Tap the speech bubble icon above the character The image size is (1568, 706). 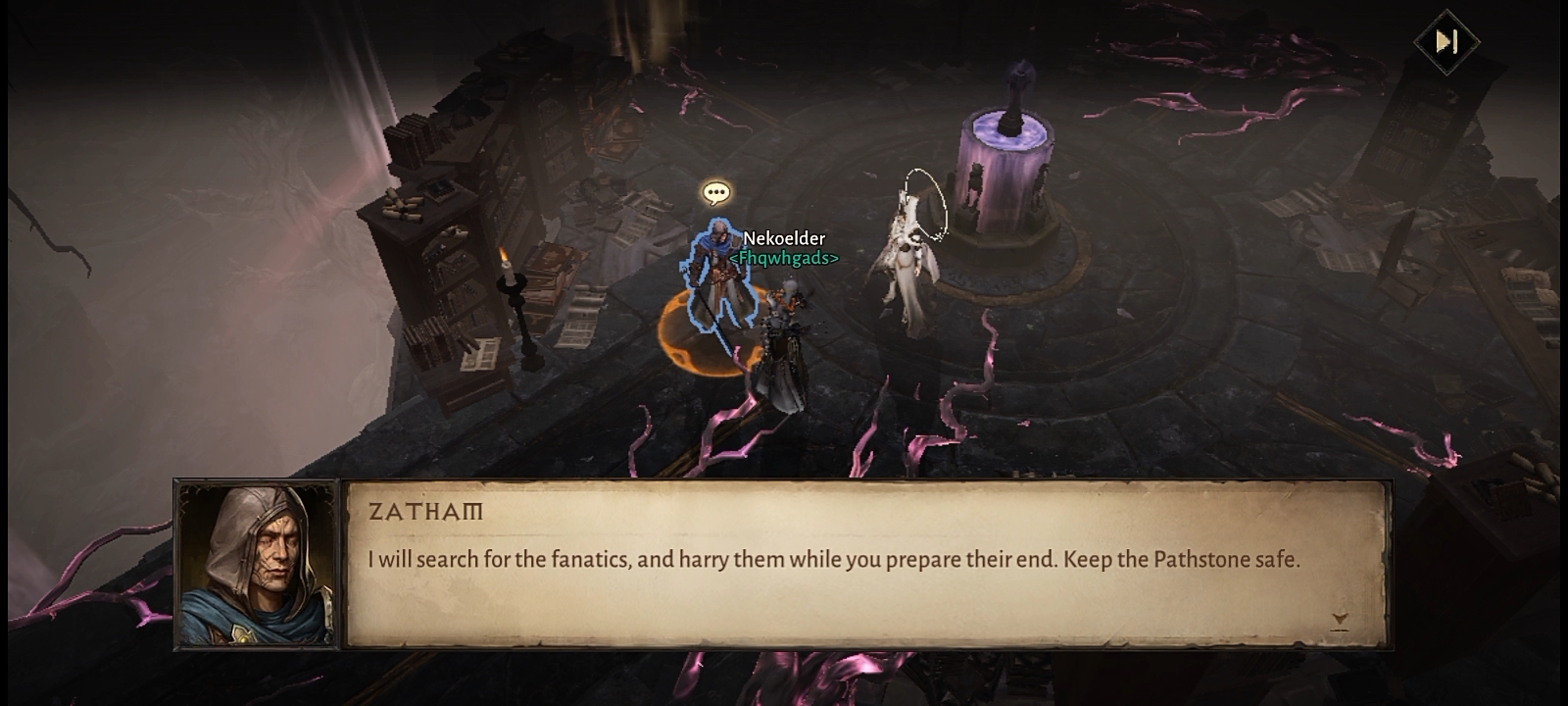point(716,193)
